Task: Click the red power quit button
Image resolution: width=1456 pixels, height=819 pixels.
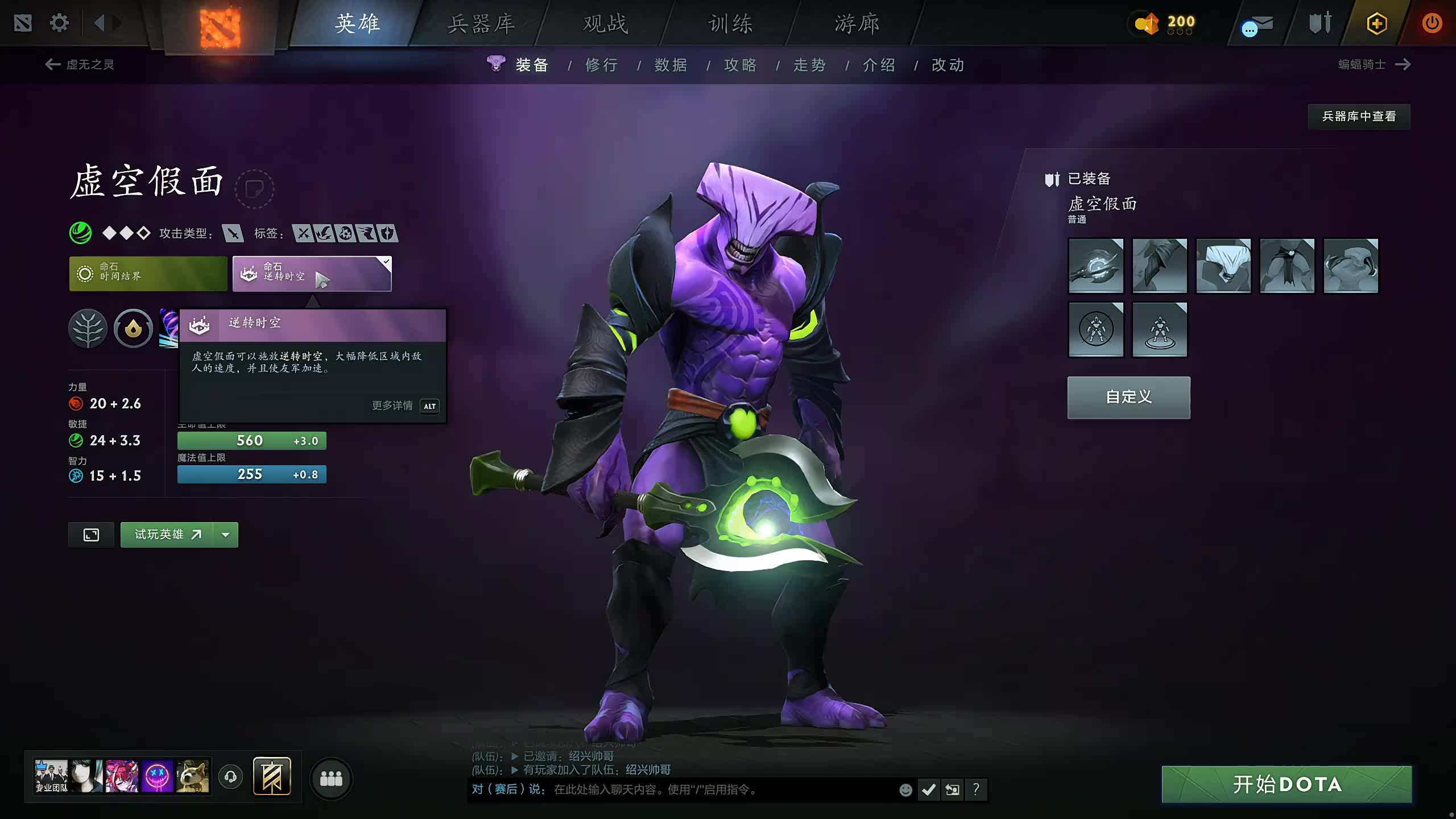Action: point(1432,23)
